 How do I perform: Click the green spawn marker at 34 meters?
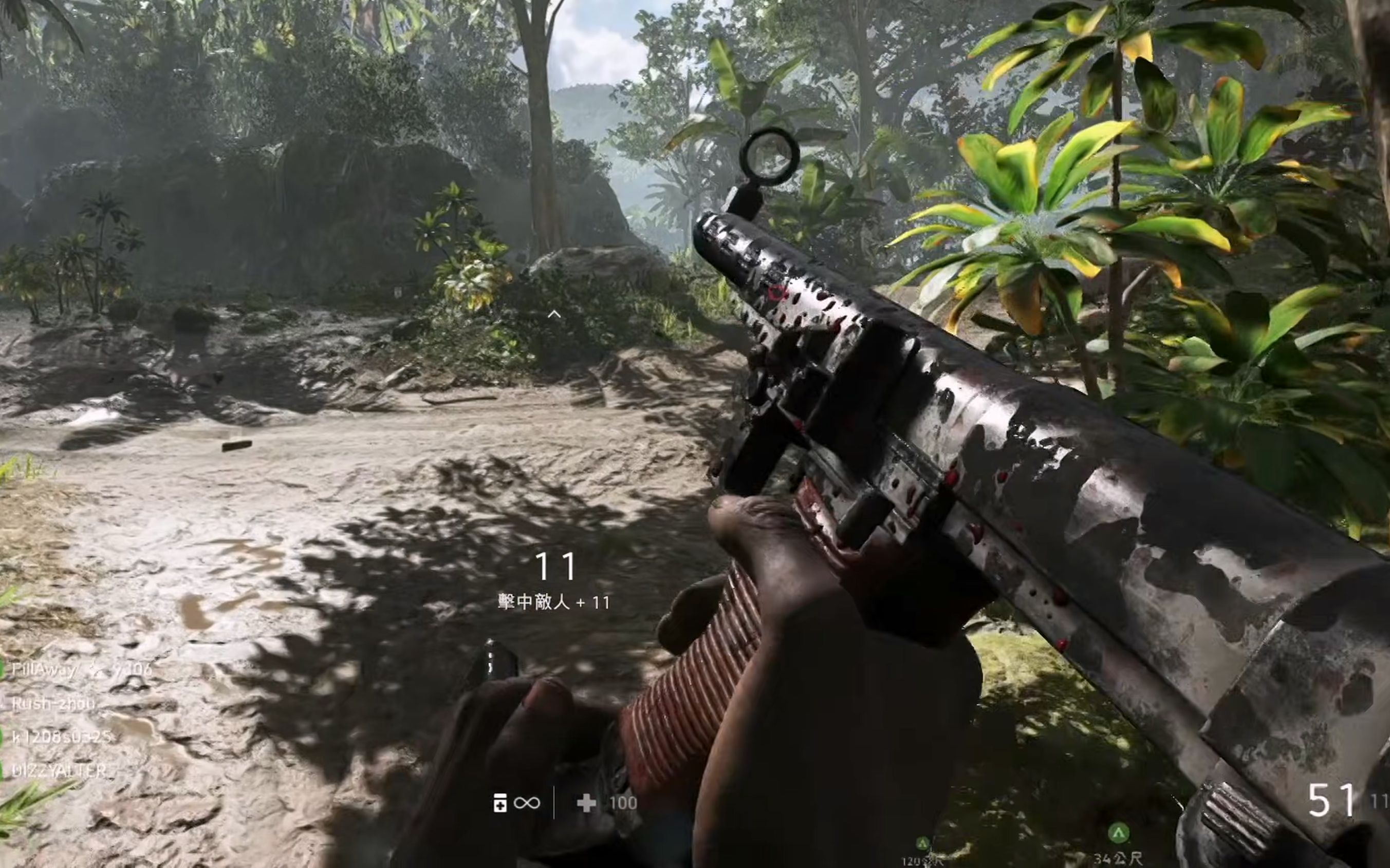[1118, 832]
